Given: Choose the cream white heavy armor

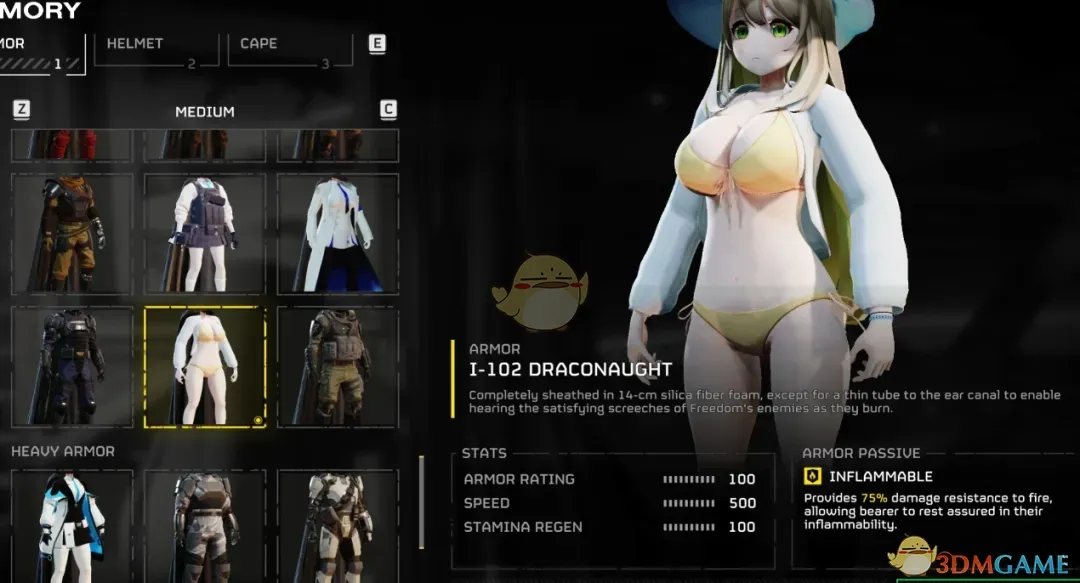Looking at the screenshot, I should coord(338,525).
